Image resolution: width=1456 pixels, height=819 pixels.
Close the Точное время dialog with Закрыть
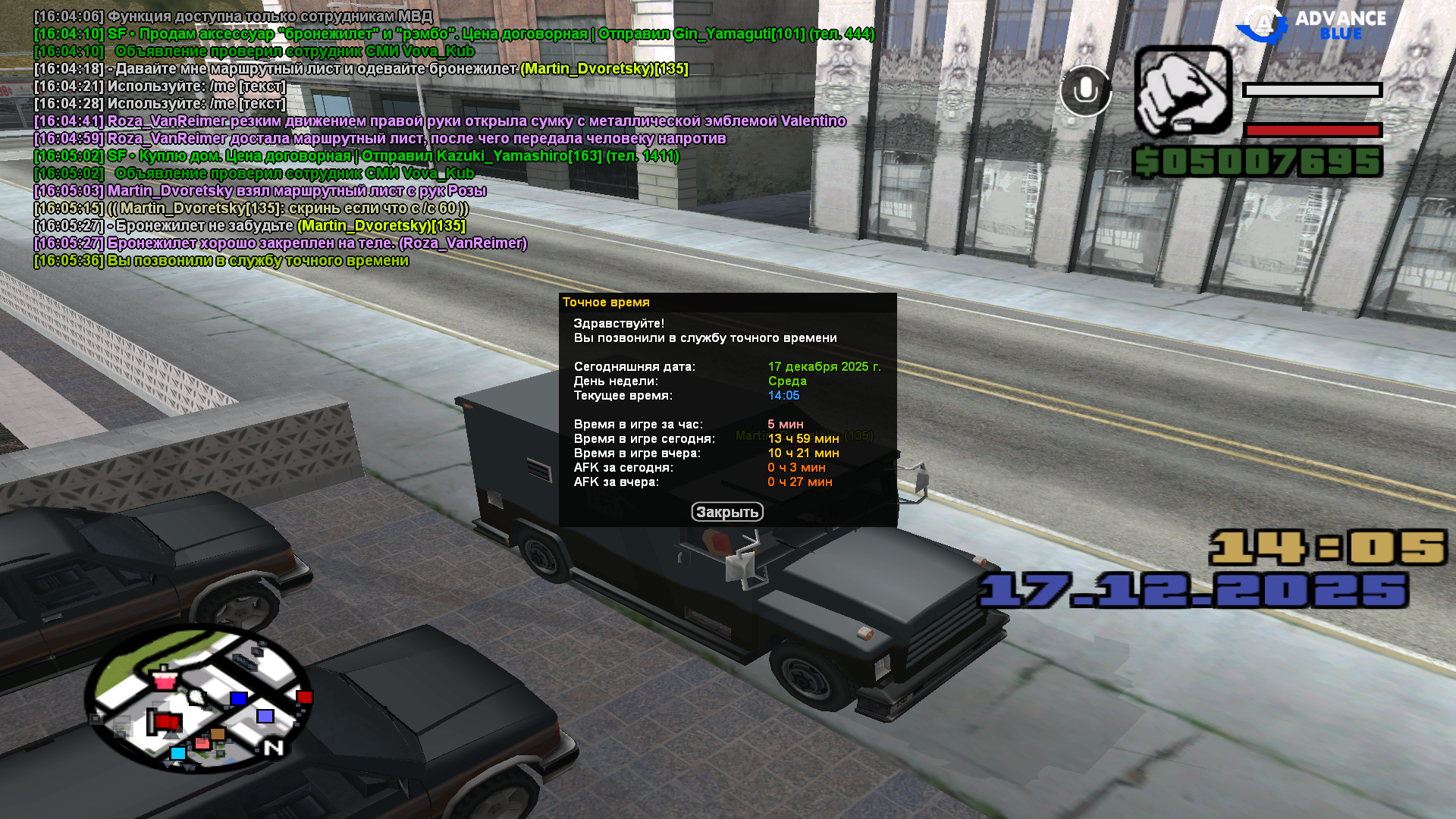coord(726,513)
